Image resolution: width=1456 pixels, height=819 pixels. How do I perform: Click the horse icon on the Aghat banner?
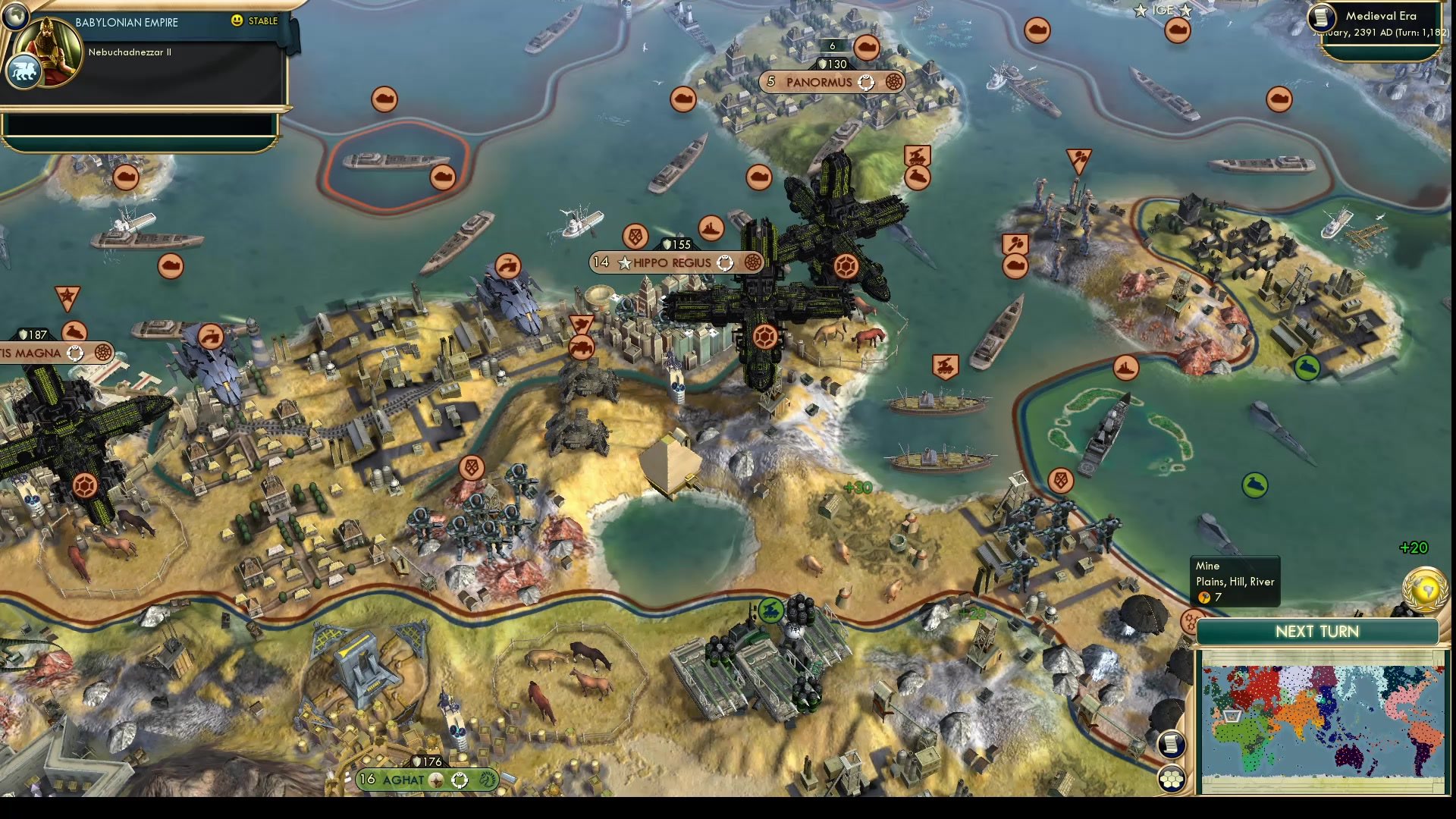coord(487,780)
